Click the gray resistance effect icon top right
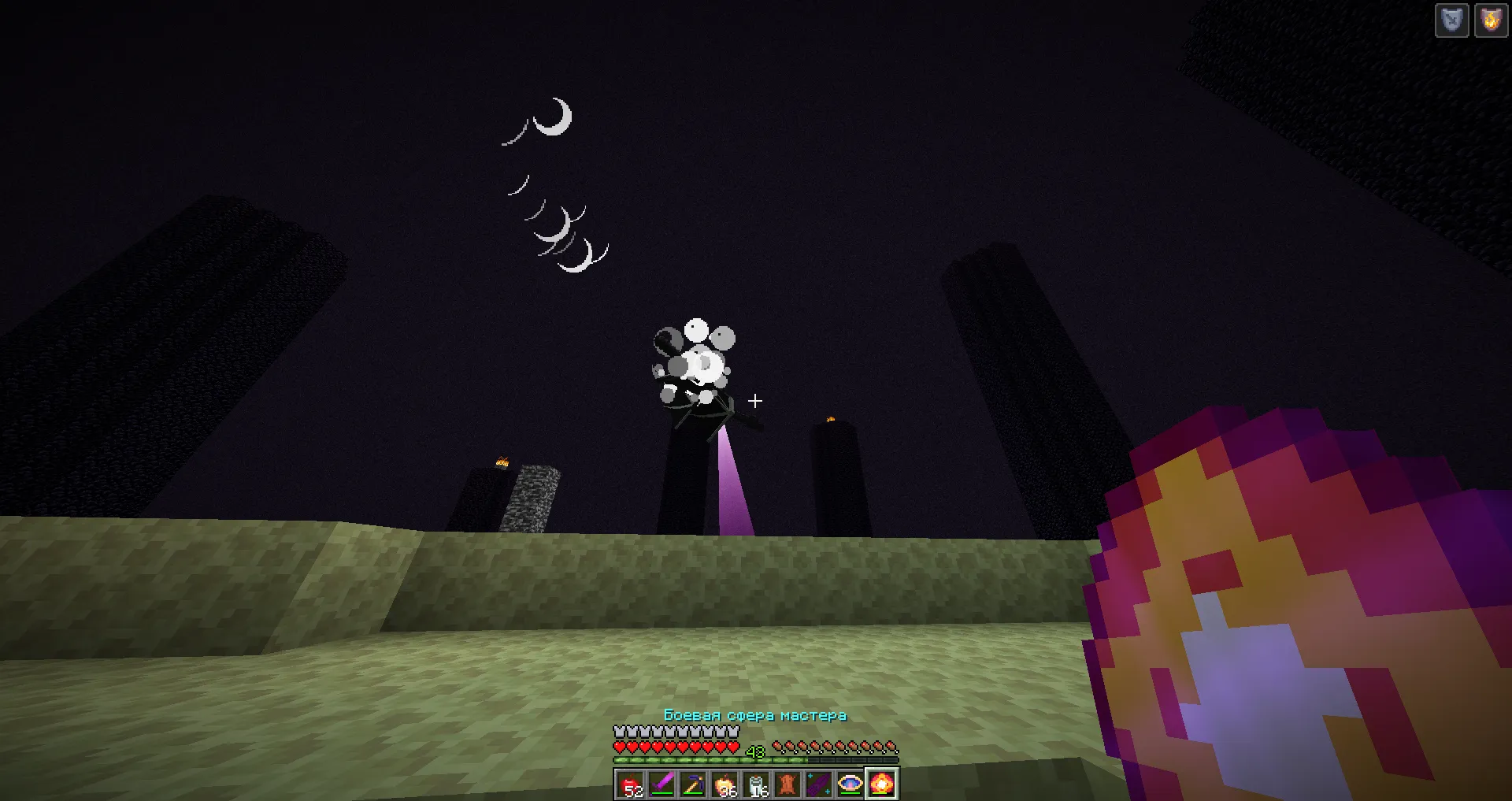 click(1451, 20)
